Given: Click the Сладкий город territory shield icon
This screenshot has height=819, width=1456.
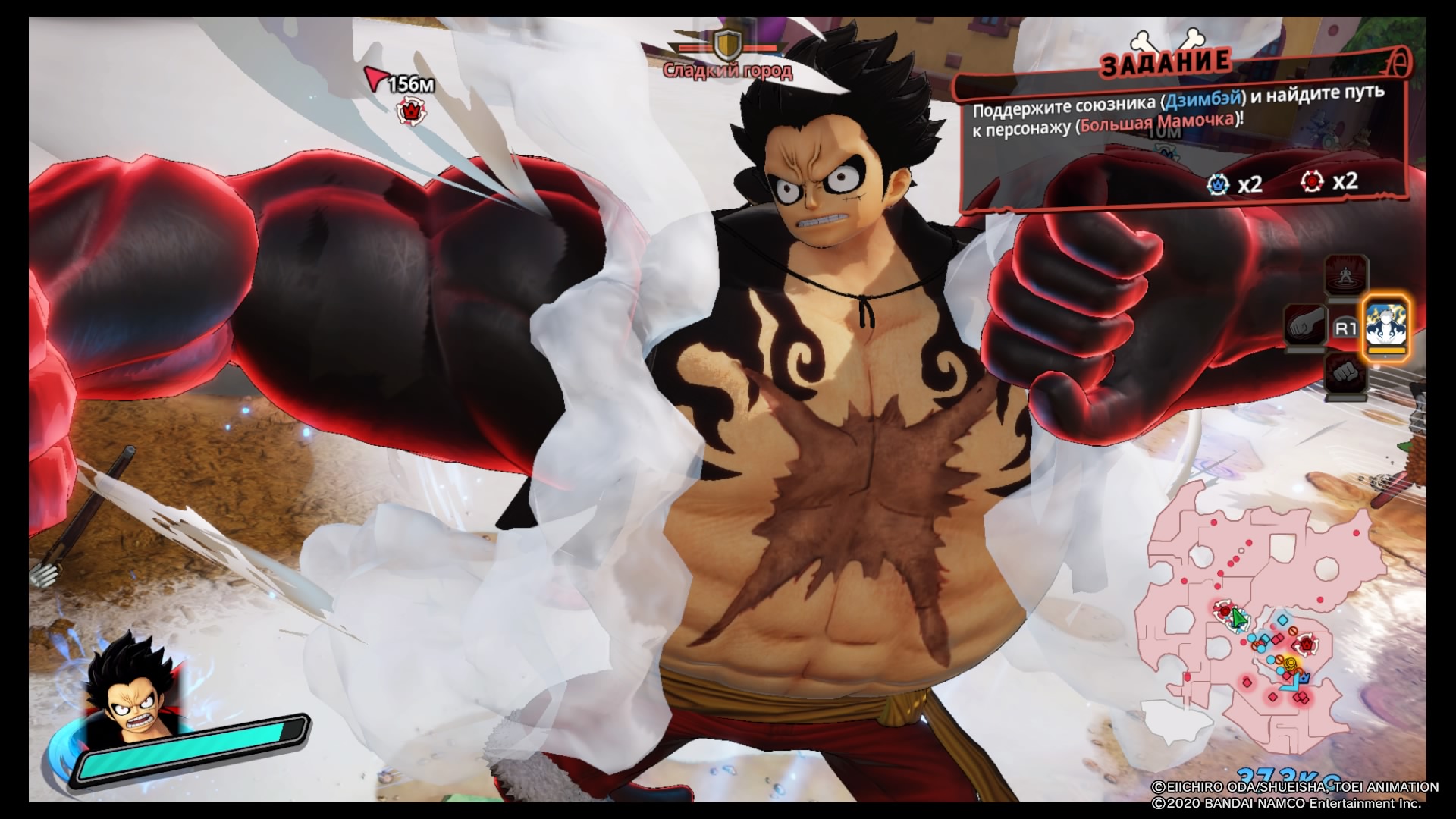Looking at the screenshot, I should (x=727, y=45).
